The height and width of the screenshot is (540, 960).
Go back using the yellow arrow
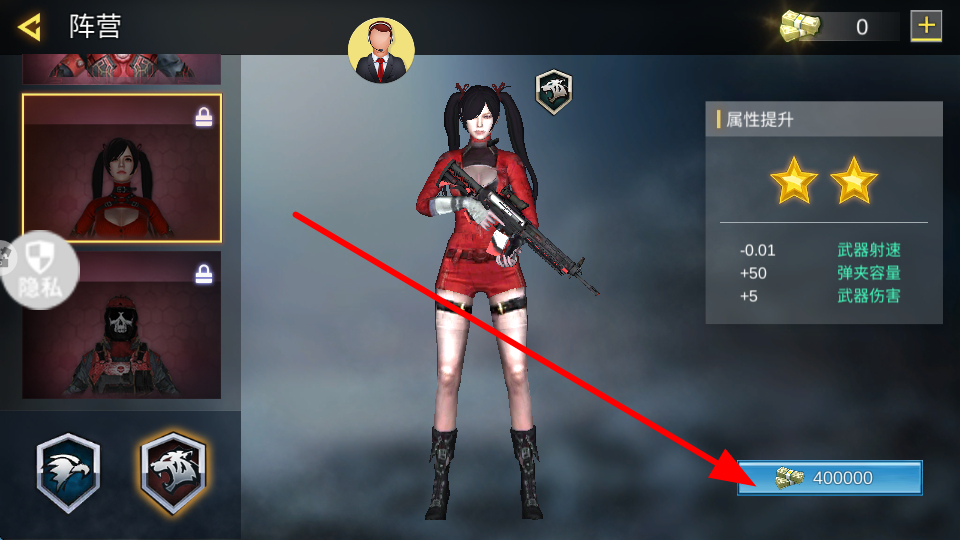[30, 27]
